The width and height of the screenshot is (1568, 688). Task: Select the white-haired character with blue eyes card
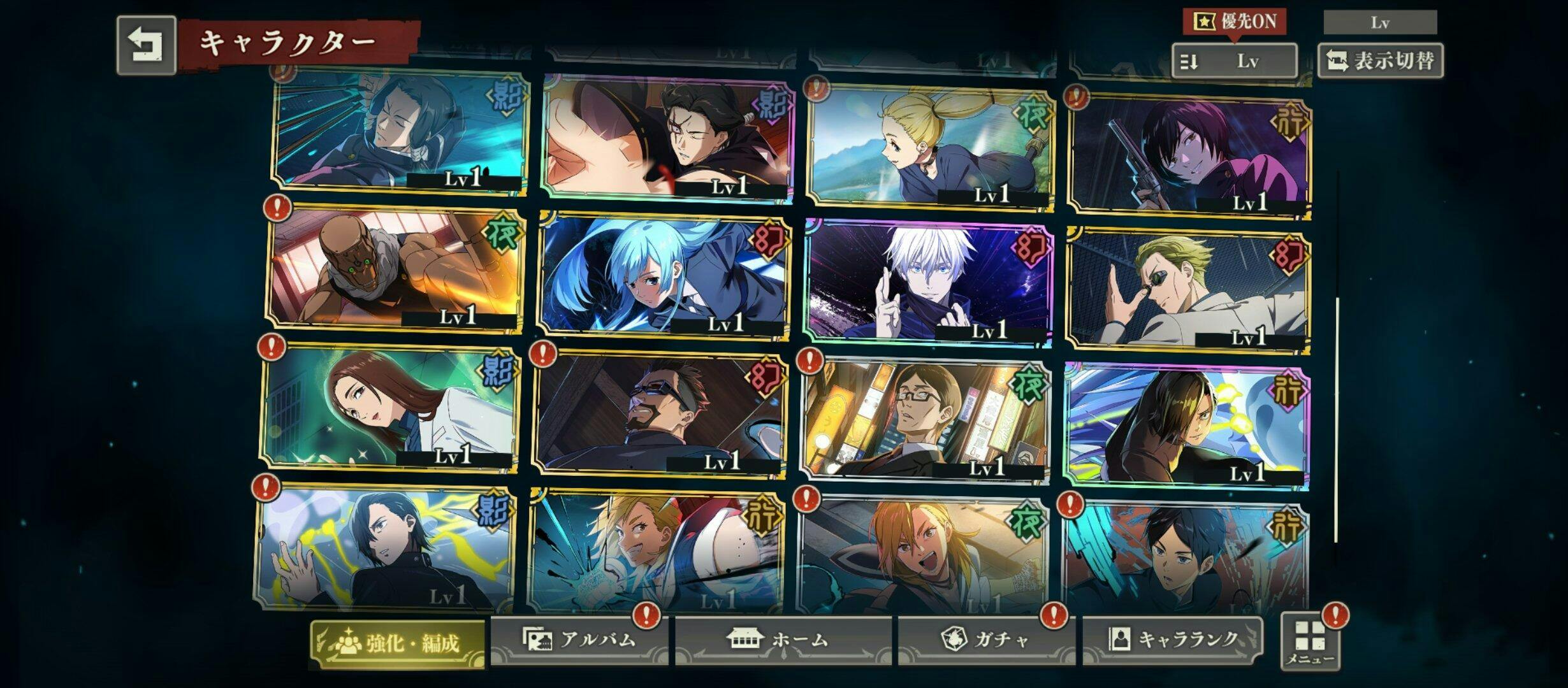[927, 280]
